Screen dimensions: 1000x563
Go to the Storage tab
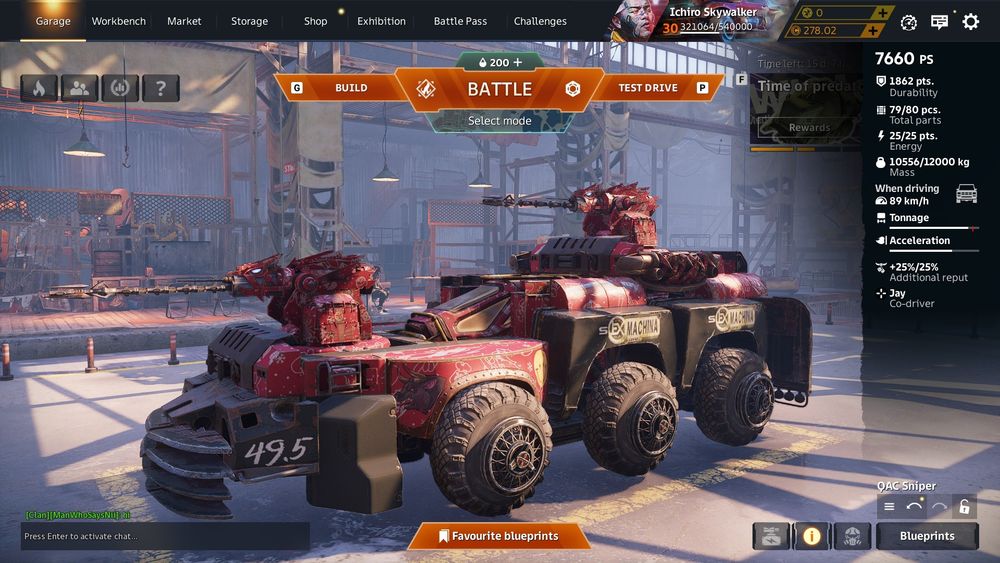point(249,21)
